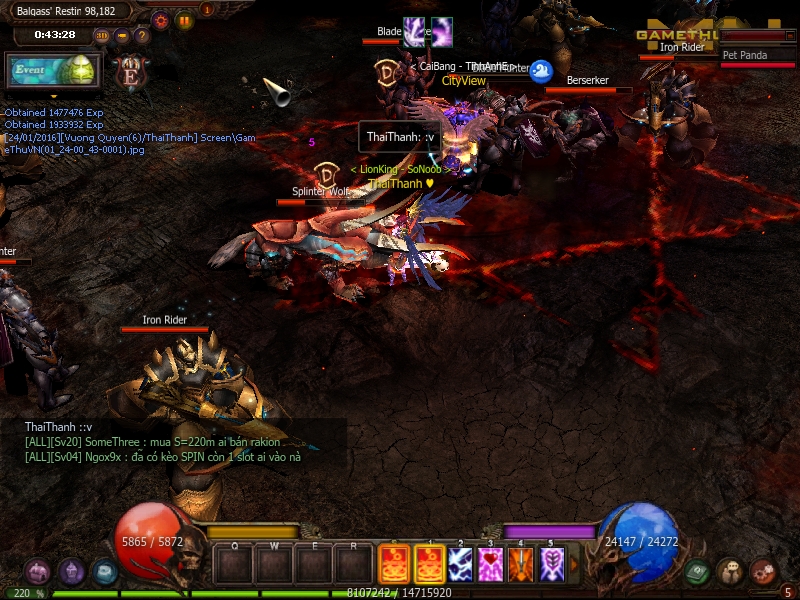800x600 pixels.
Task: Open the purple helmet character icon
Action: click(71, 572)
